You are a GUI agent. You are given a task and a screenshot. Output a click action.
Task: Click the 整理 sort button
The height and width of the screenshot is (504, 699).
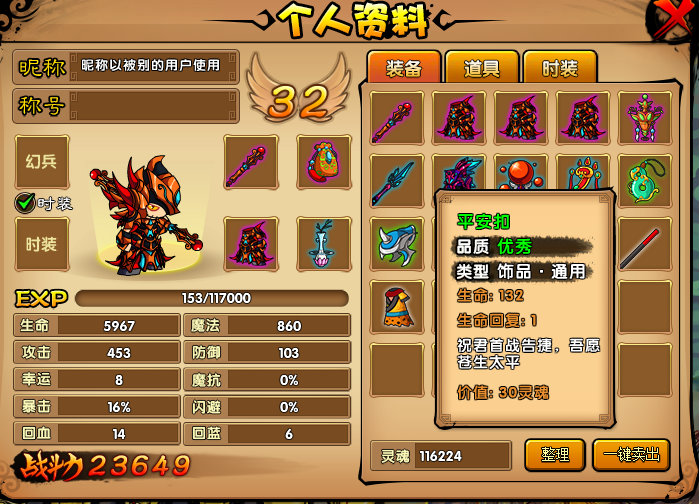(554, 454)
